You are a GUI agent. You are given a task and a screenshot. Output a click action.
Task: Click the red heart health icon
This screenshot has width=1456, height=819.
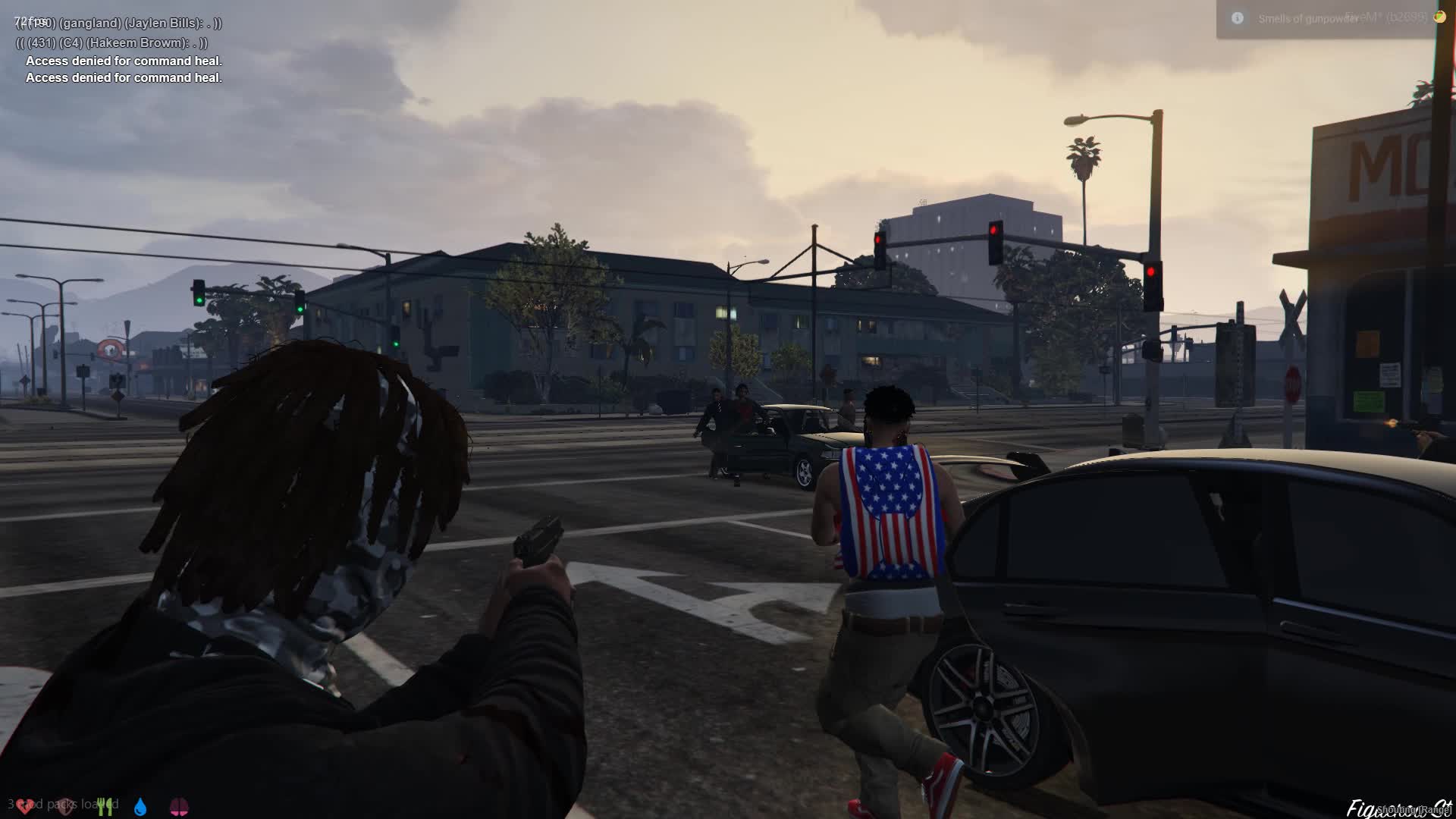pos(25,806)
